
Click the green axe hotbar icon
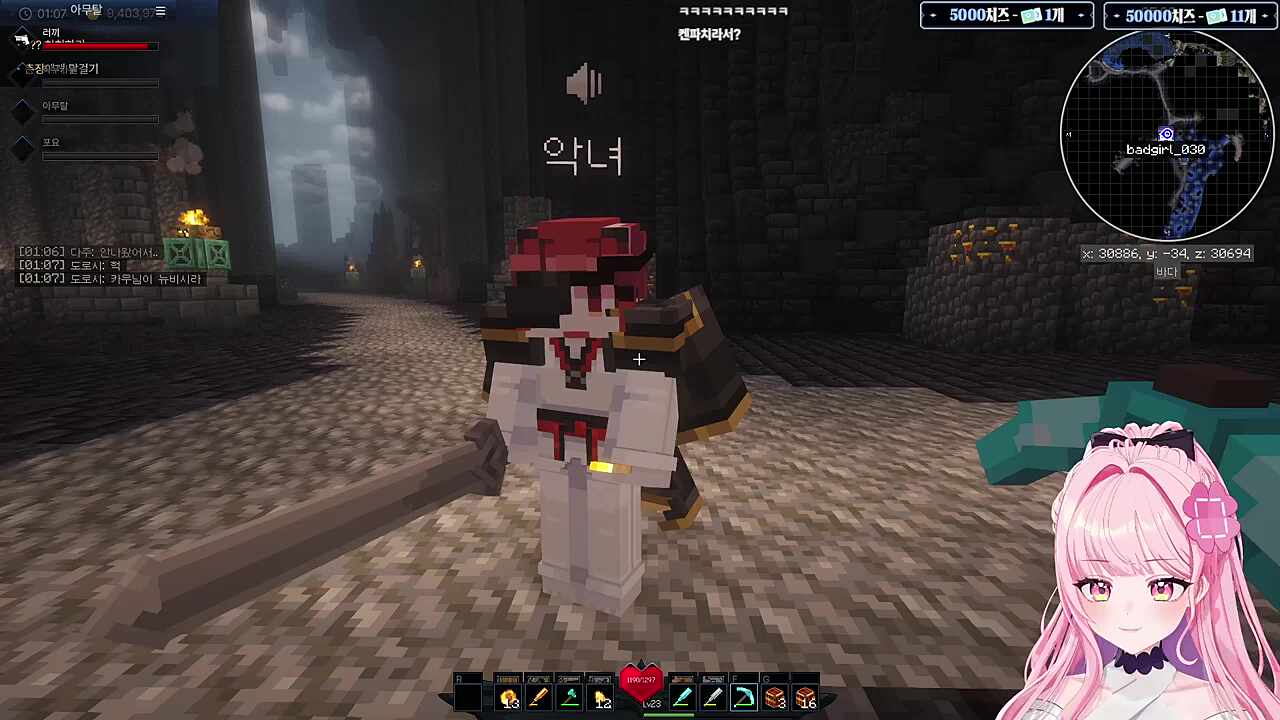tap(568, 697)
